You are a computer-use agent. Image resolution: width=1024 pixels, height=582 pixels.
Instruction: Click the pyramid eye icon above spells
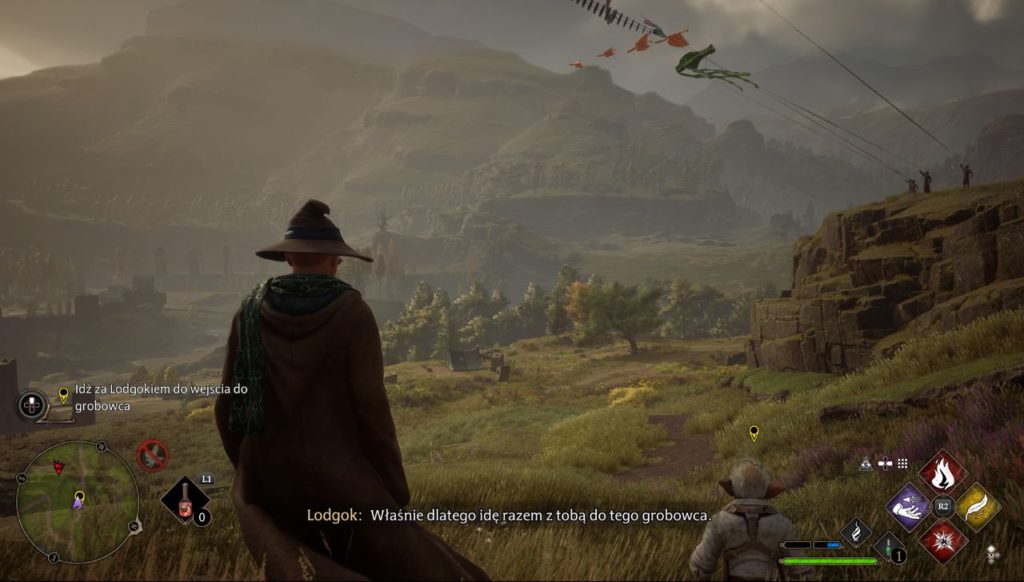(x=865, y=463)
